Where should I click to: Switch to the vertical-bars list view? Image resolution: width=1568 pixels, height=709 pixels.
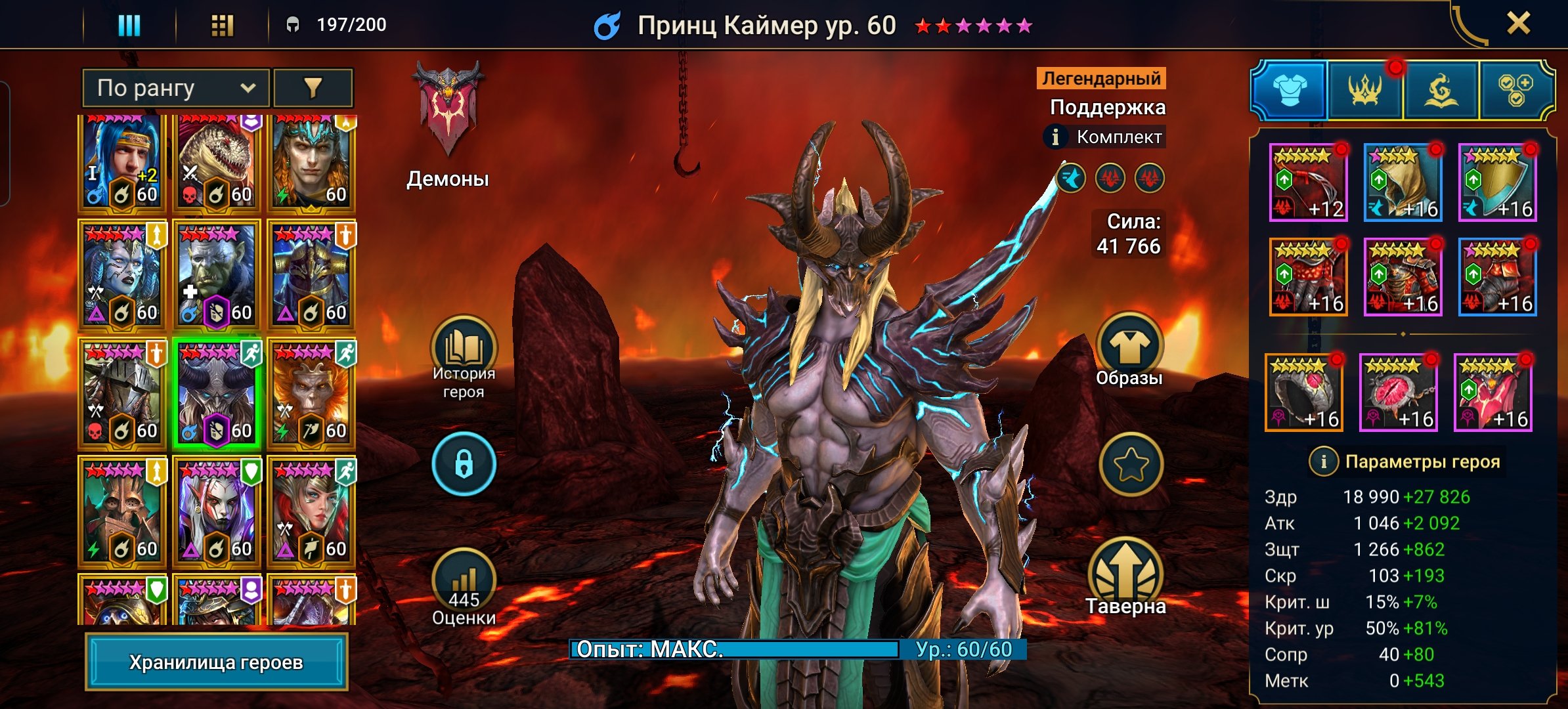(129, 25)
